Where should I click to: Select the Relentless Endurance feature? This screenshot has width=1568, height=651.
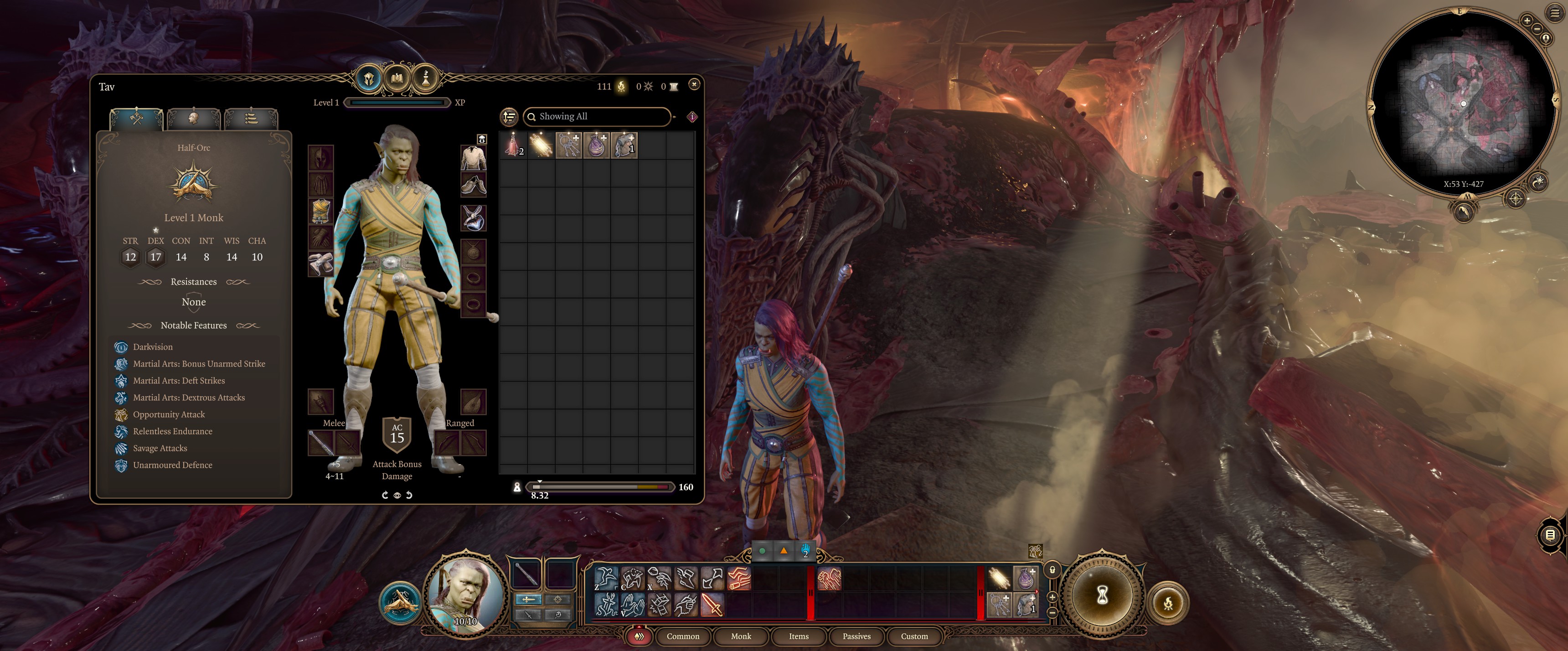point(172,431)
